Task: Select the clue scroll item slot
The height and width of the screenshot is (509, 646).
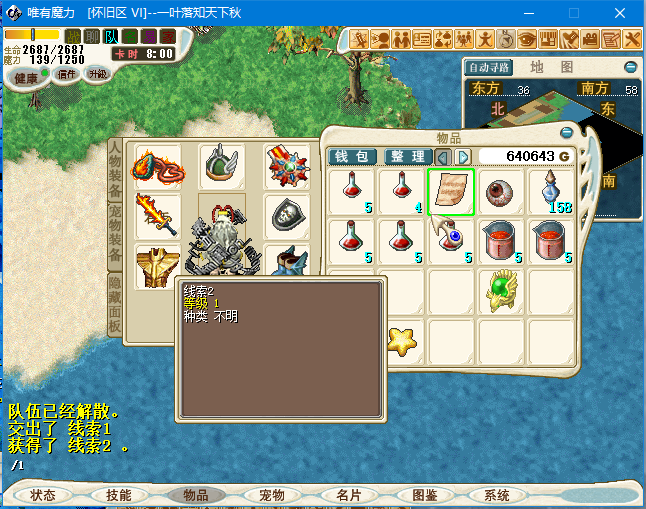Action: pyautogui.click(x=451, y=191)
